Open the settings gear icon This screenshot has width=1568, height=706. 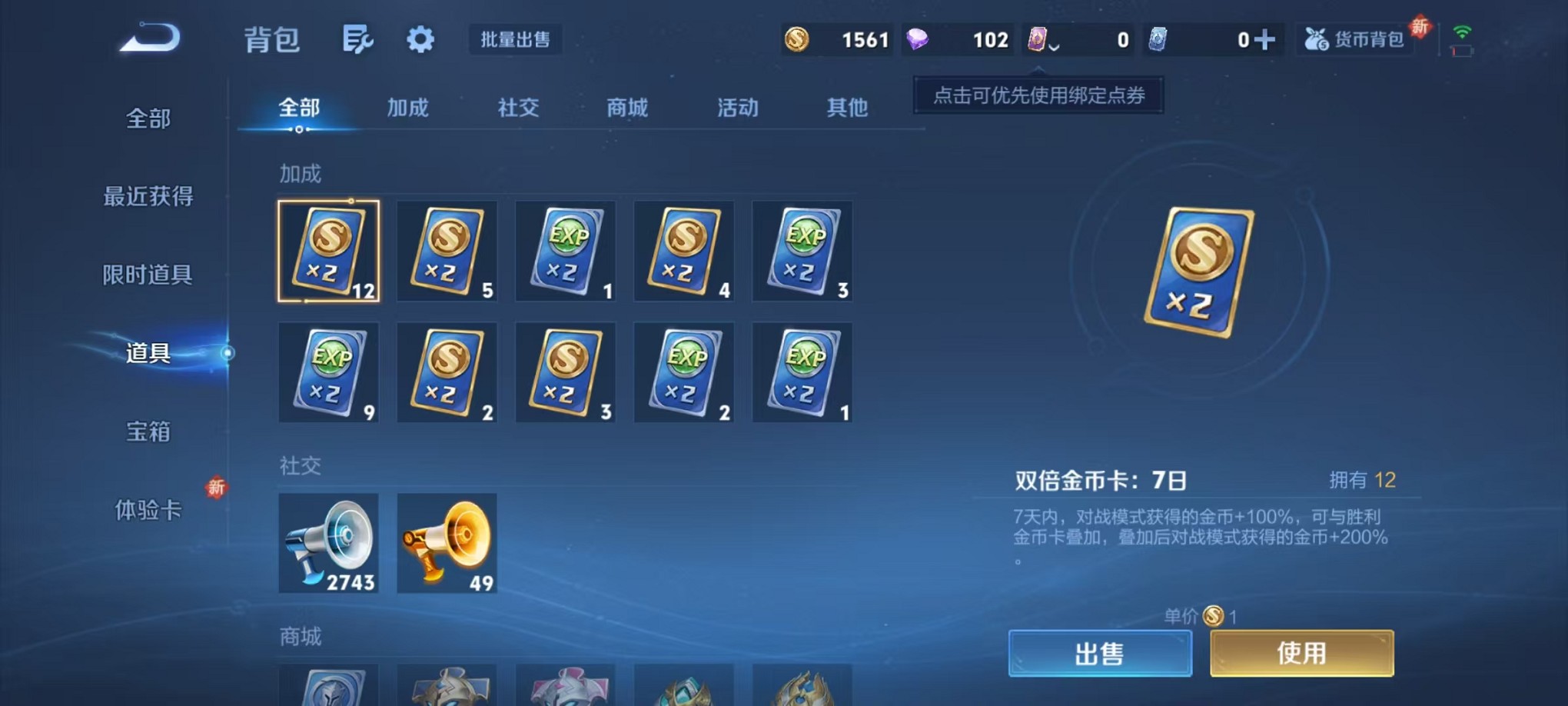[420, 39]
